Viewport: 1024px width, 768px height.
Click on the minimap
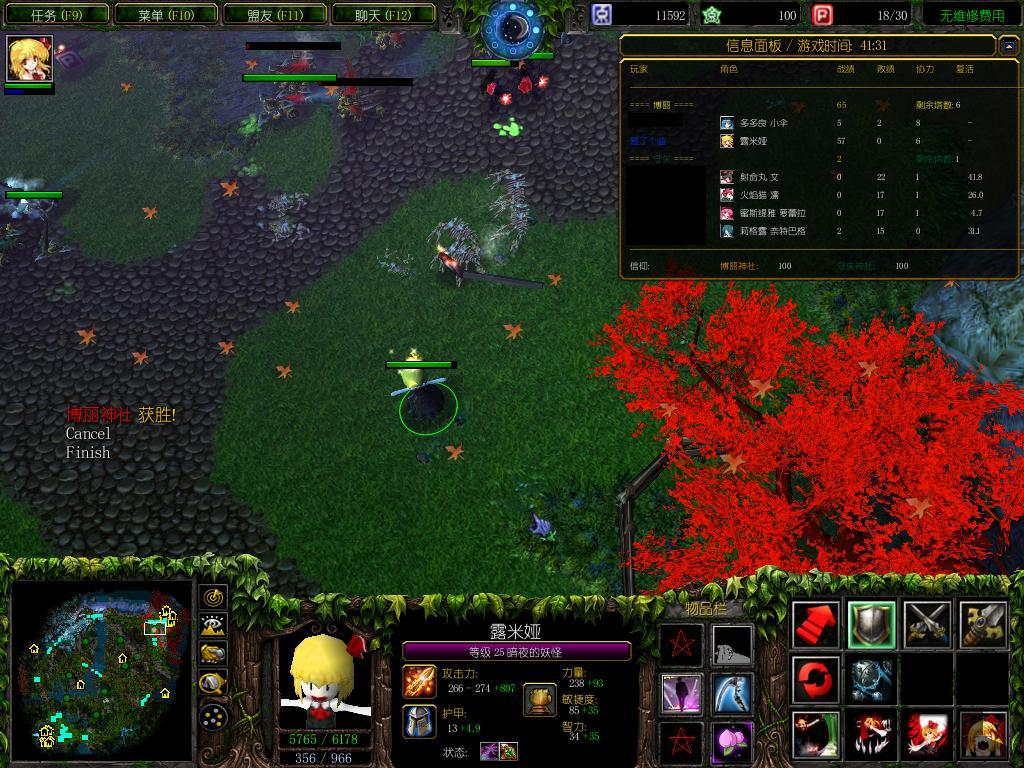click(x=100, y=668)
